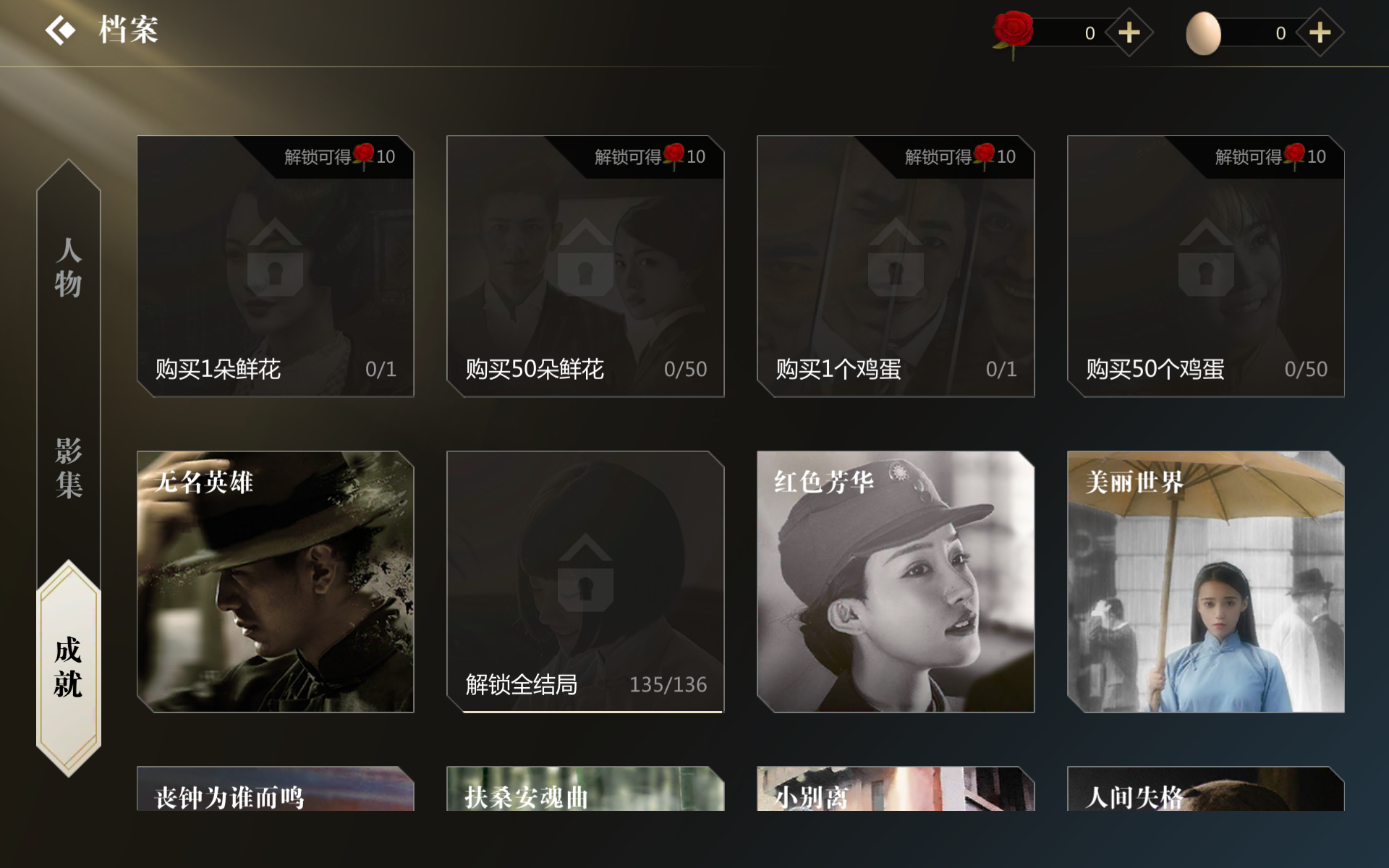Open the 人间失格 album
This screenshot has width=1389, height=868.
coord(1205,796)
